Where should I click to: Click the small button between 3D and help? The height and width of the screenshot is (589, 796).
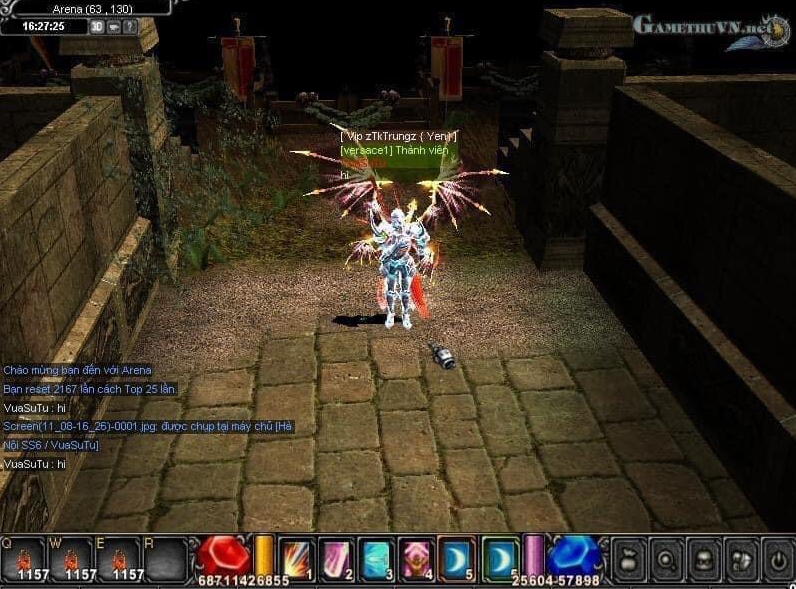click(x=113, y=27)
